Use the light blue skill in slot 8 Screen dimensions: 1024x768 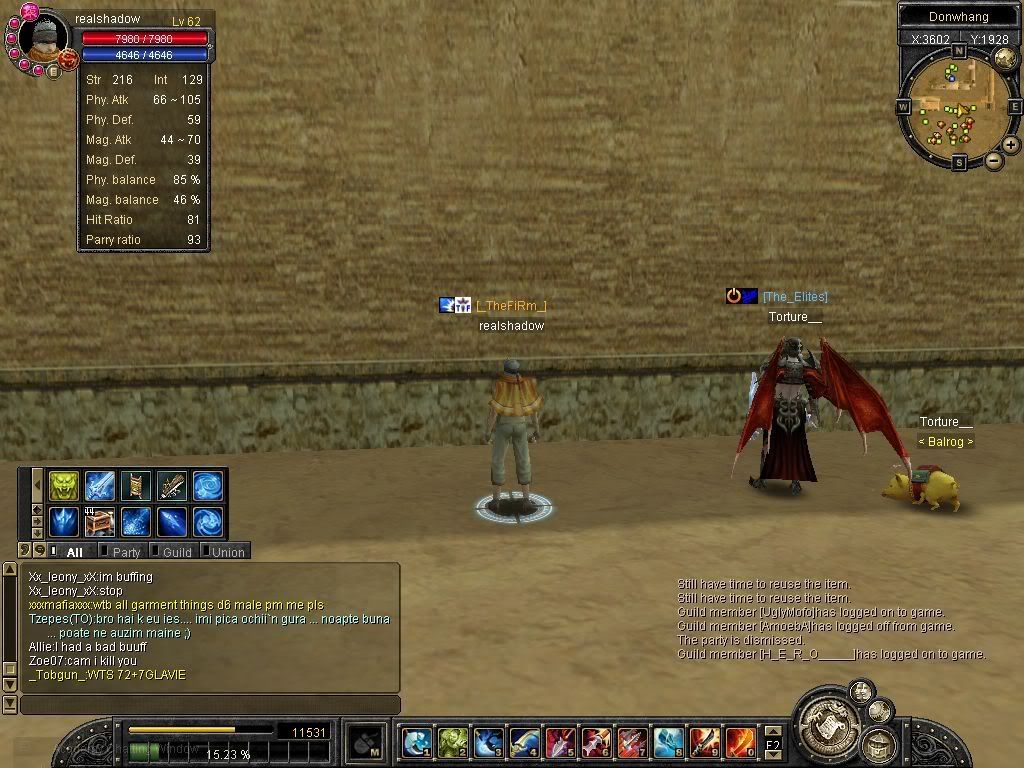coord(668,742)
